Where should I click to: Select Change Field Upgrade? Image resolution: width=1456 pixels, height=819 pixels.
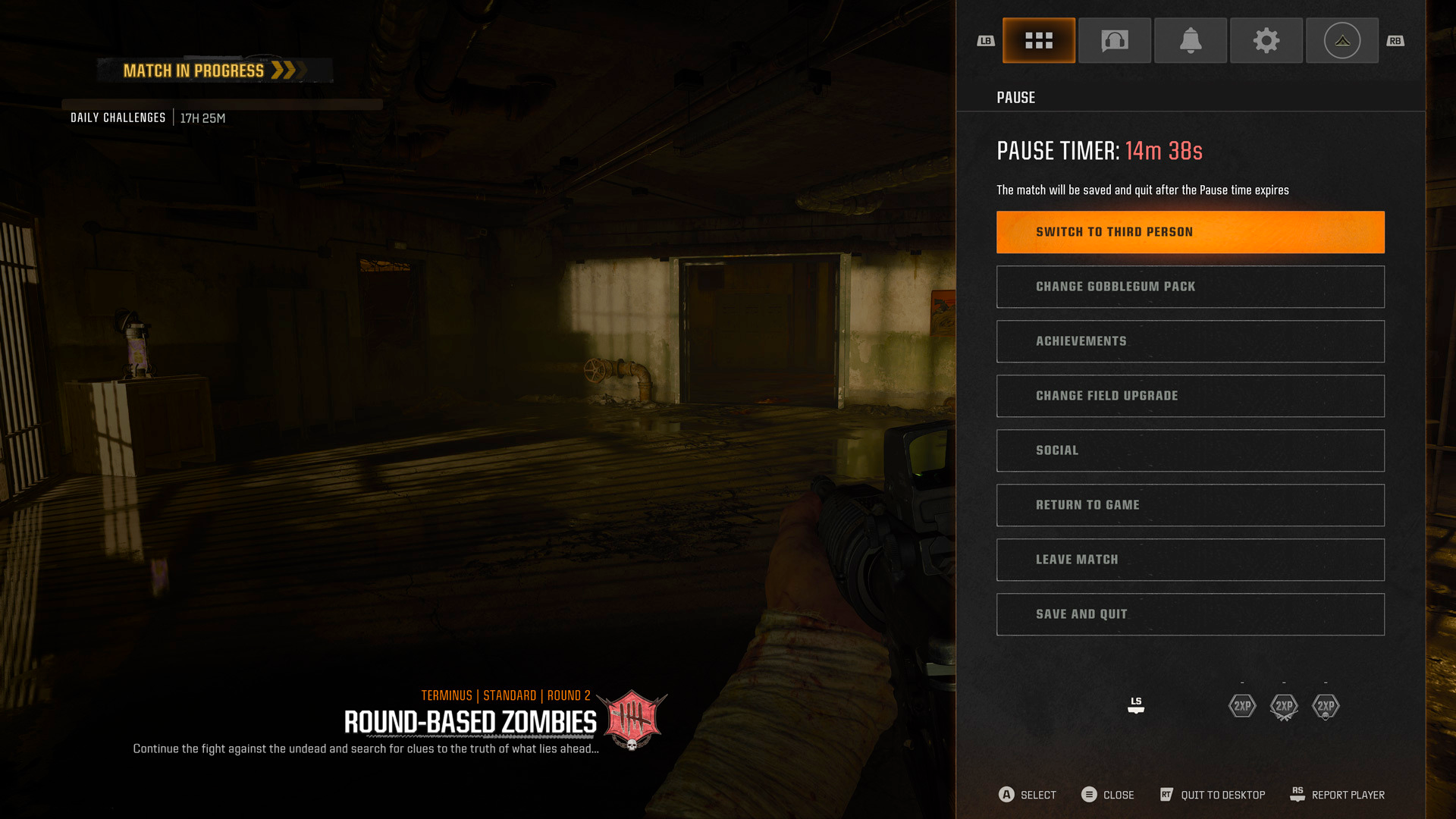(1190, 396)
